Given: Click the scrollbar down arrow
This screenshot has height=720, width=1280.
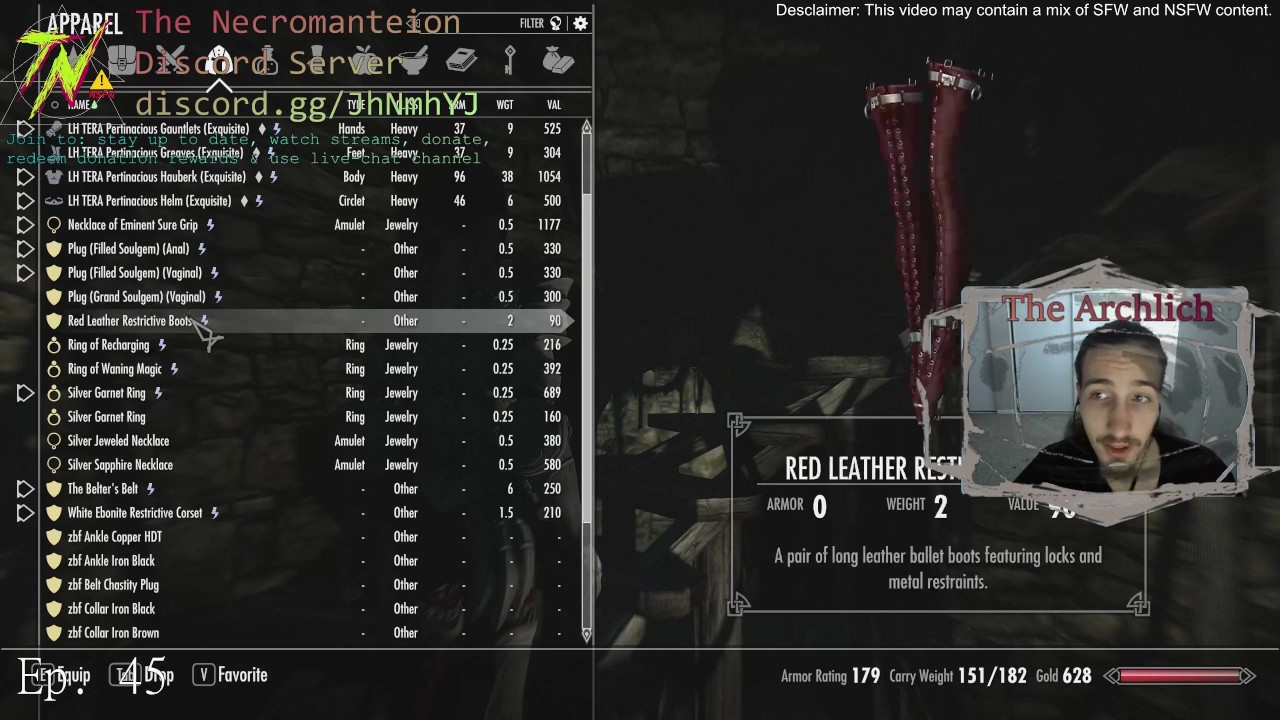Looking at the screenshot, I should (x=586, y=634).
